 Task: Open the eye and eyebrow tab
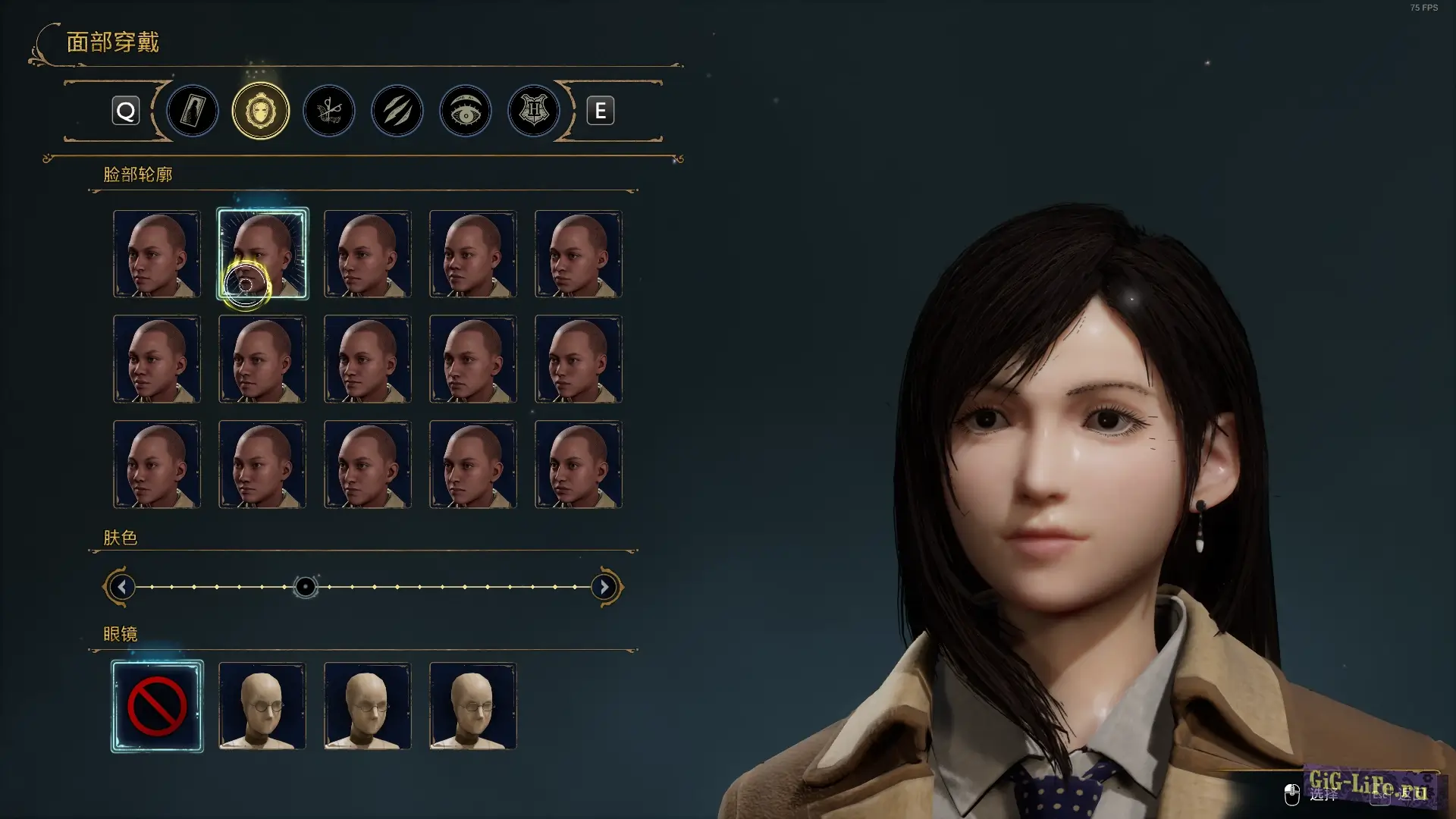[466, 111]
